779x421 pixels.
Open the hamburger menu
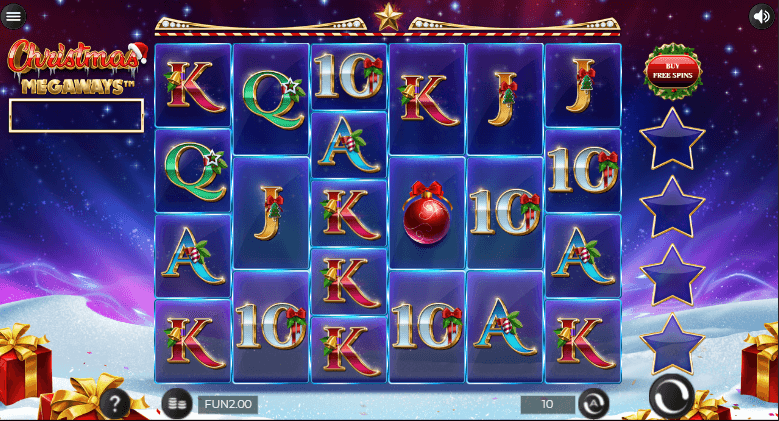coord(14,17)
